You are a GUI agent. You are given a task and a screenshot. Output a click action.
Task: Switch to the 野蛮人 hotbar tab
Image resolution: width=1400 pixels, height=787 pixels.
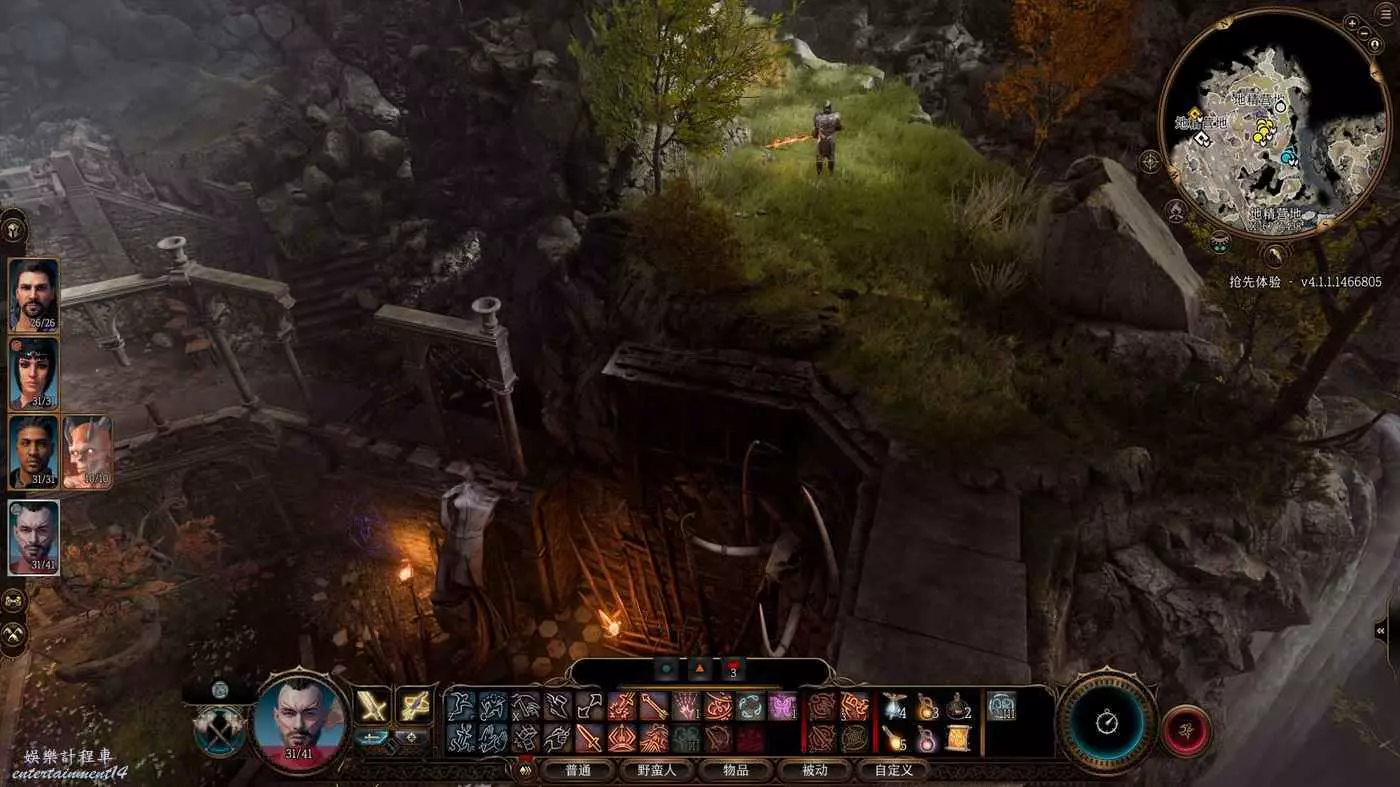[x=656, y=771]
